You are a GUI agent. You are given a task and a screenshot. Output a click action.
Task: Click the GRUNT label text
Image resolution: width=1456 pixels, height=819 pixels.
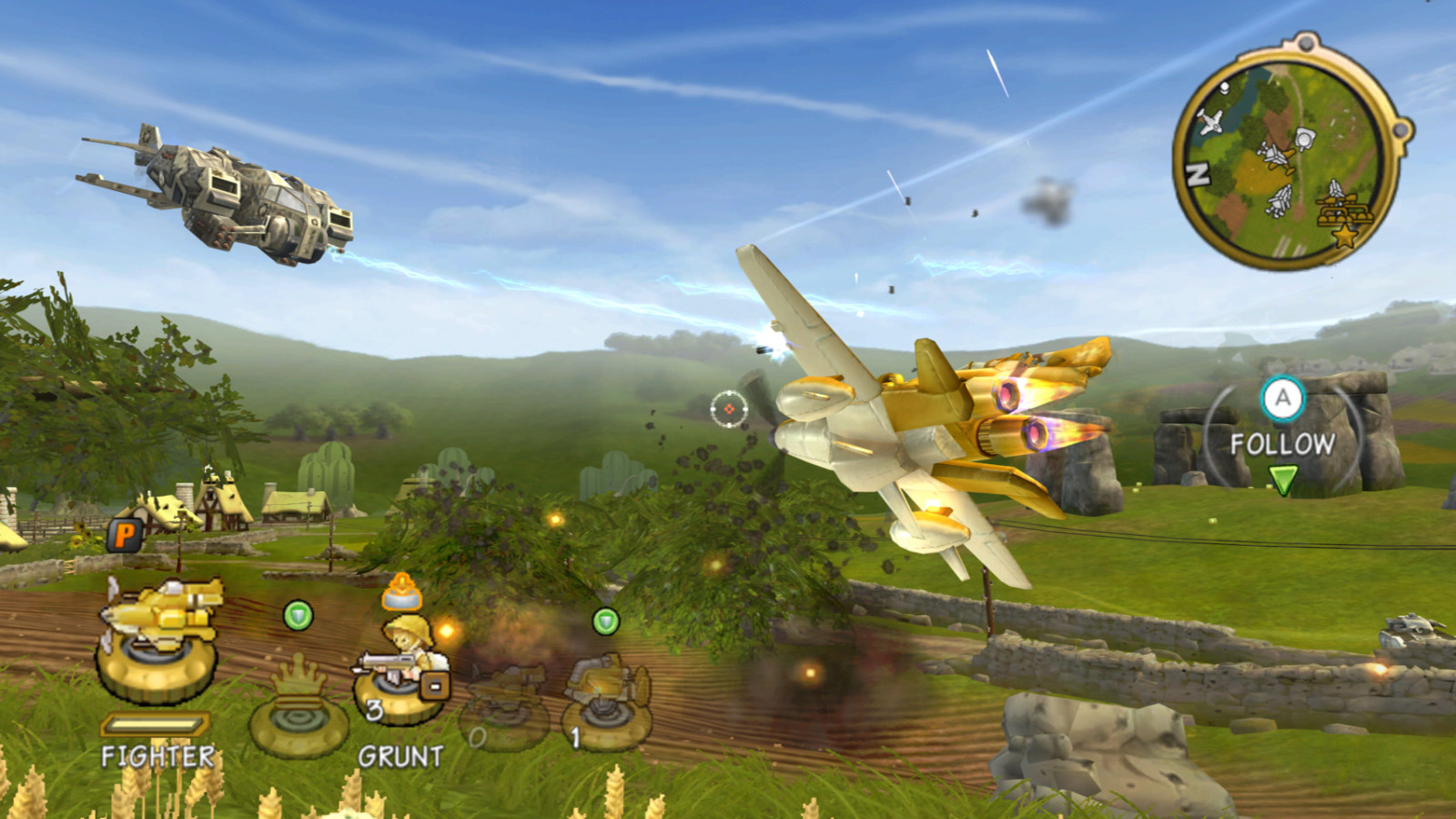coord(402,754)
